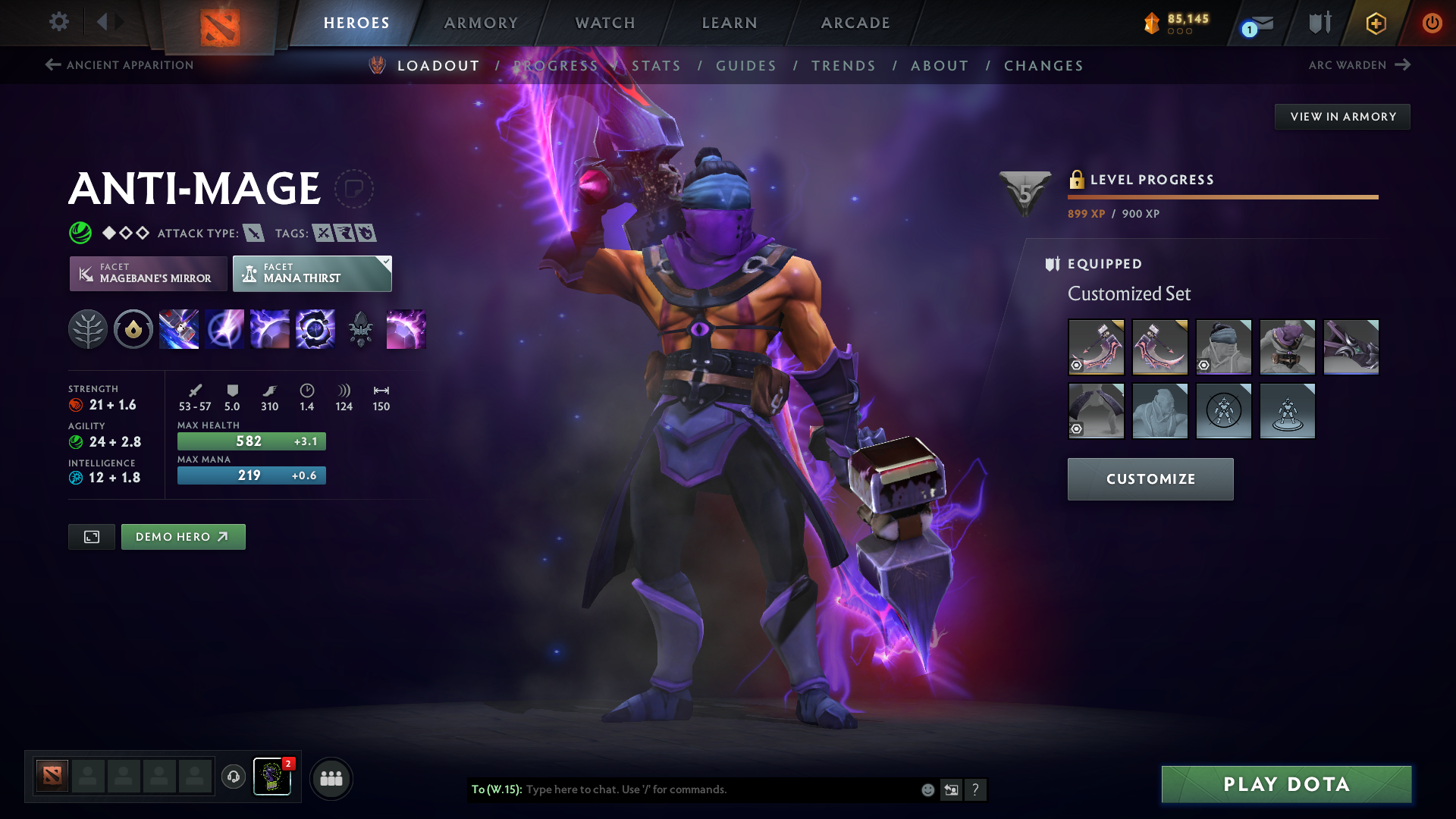Click the voice chat headset icon
Image resolution: width=1456 pixels, height=819 pixels.
pyautogui.click(x=233, y=777)
